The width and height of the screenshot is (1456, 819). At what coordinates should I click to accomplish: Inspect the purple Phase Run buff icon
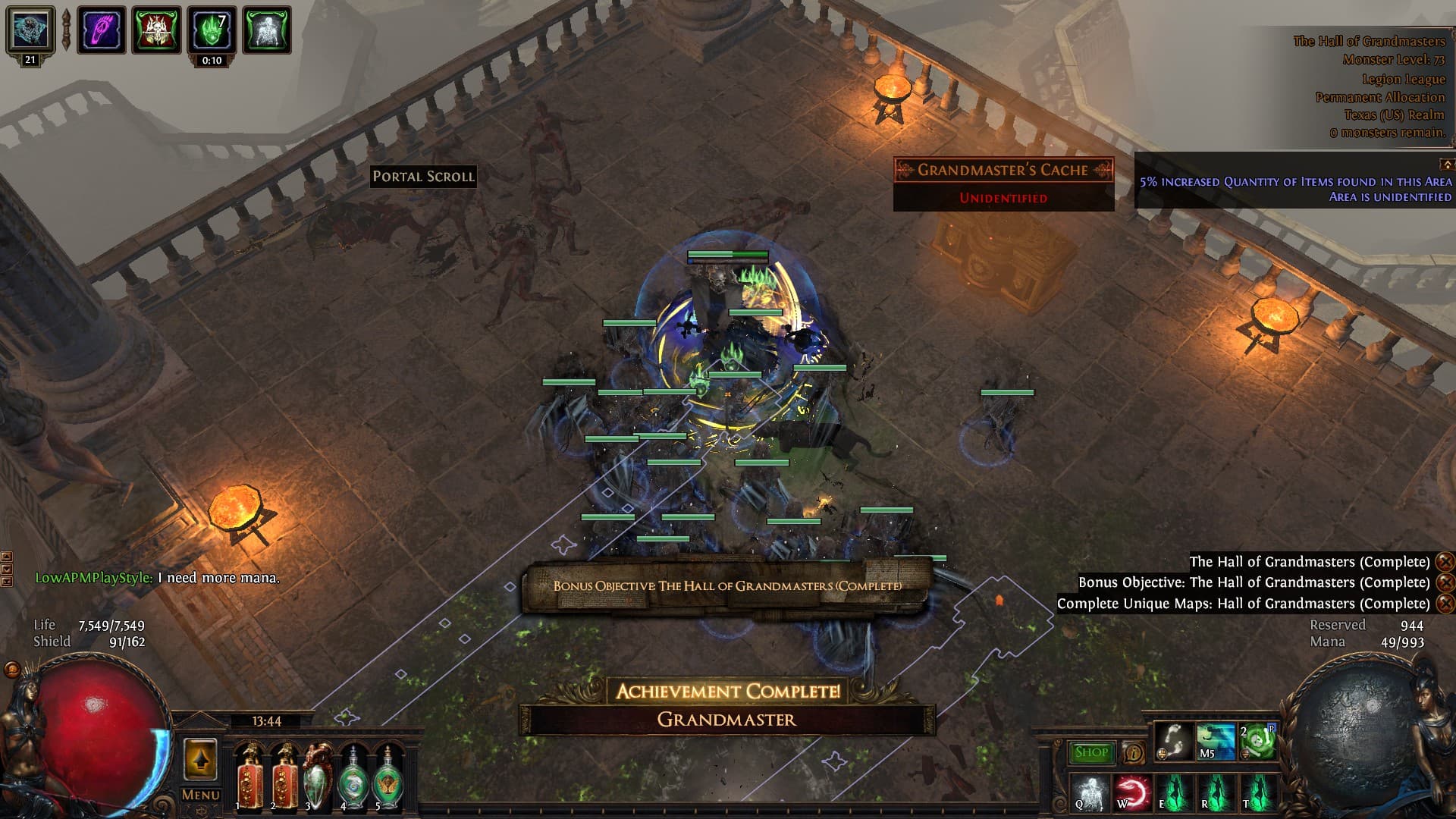[x=99, y=29]
